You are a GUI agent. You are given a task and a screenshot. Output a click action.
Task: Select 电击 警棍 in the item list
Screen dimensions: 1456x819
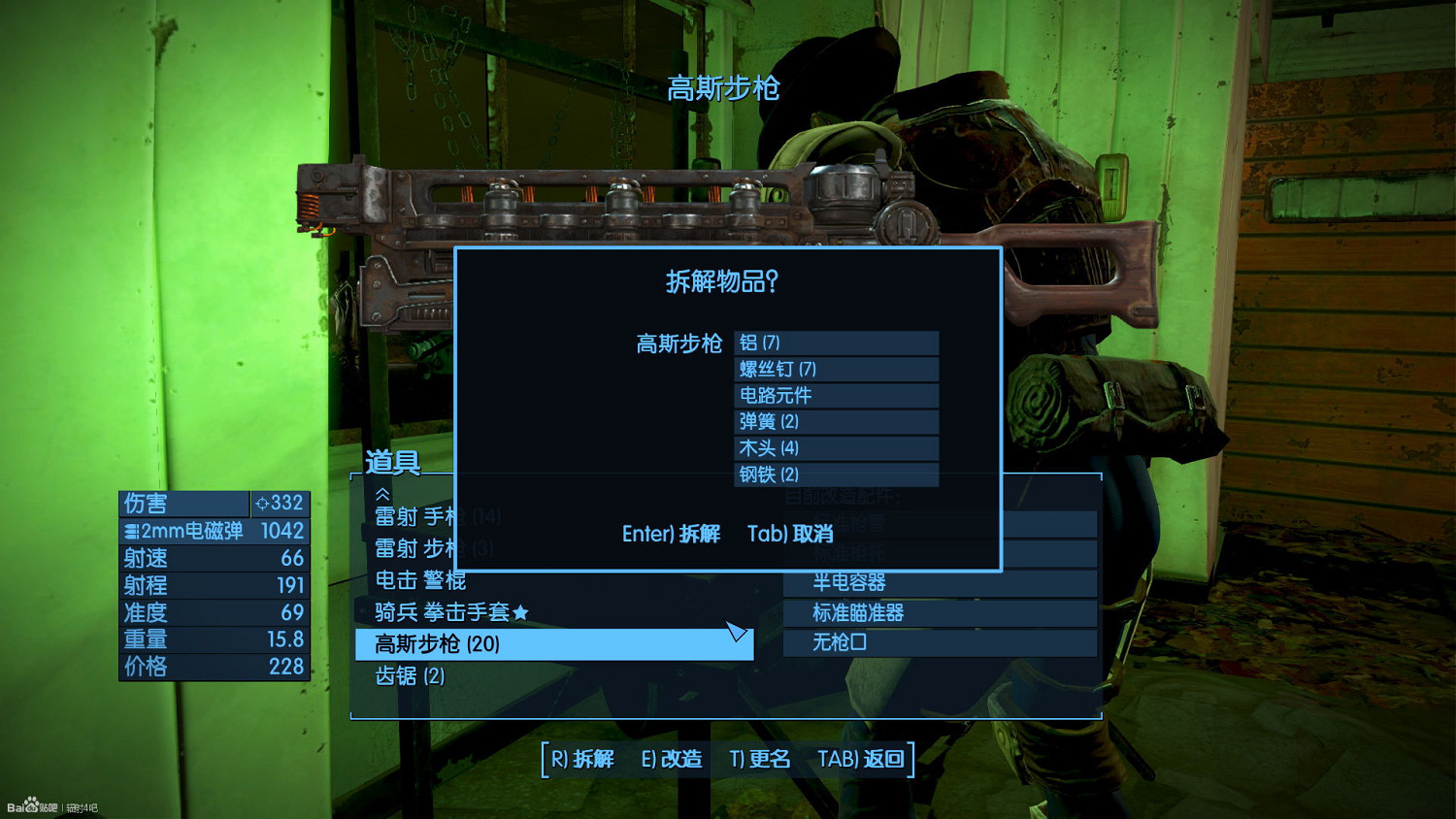pyautogui.click(x=422, y=580)
